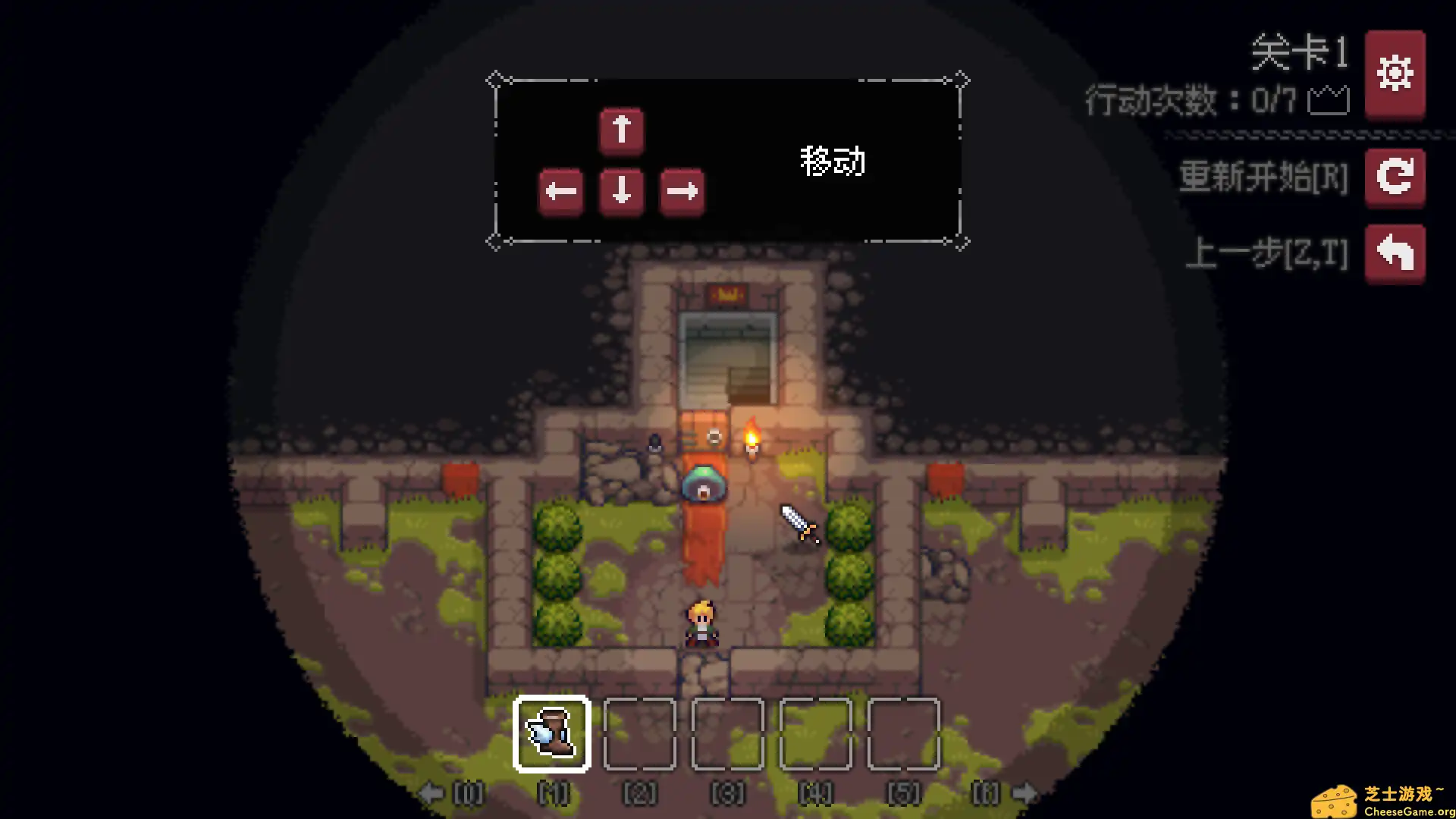Click the restart circular-arrow icon
1456x819 pixels.
1395,178
